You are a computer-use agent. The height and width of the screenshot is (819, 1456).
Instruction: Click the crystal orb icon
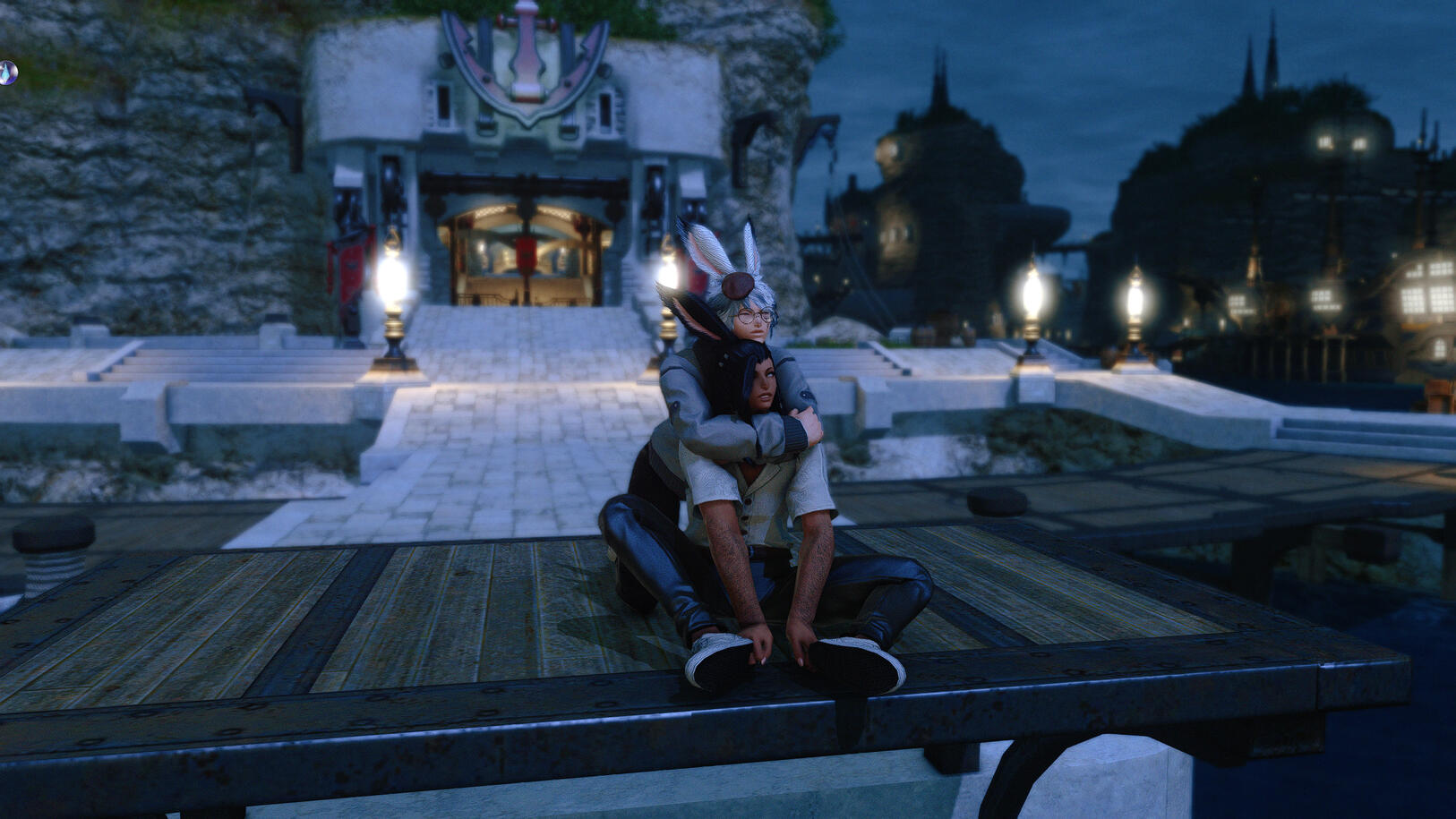pyautogui.click(x=7, y=73)
